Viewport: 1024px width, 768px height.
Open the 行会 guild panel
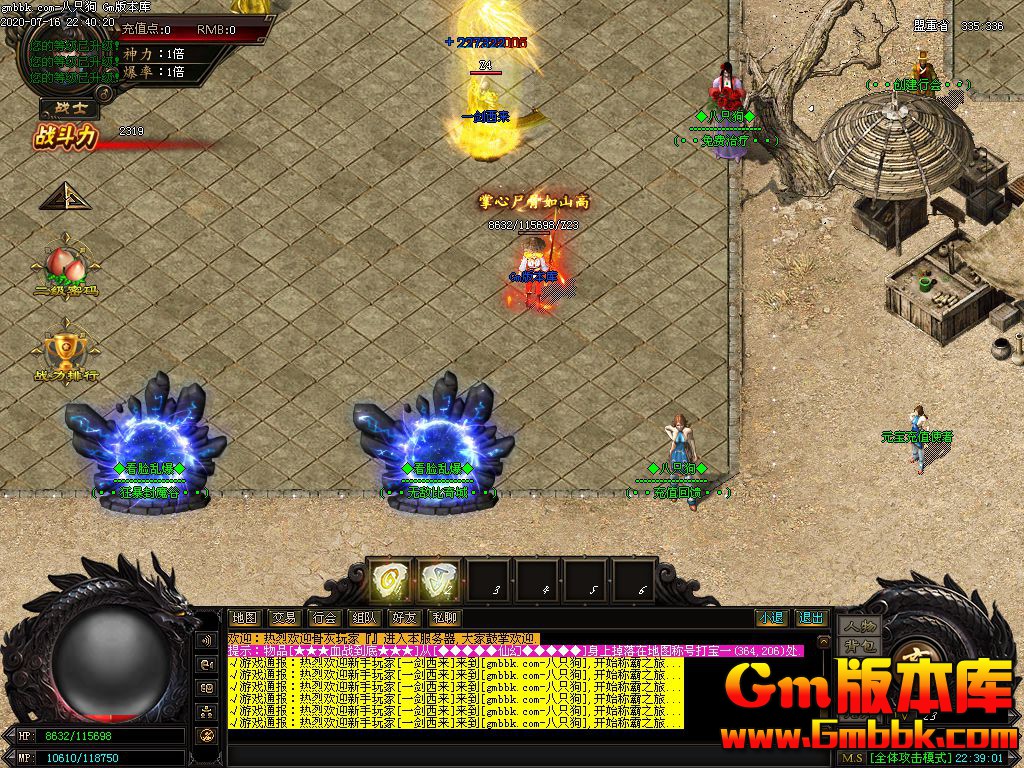coord(324,618)
